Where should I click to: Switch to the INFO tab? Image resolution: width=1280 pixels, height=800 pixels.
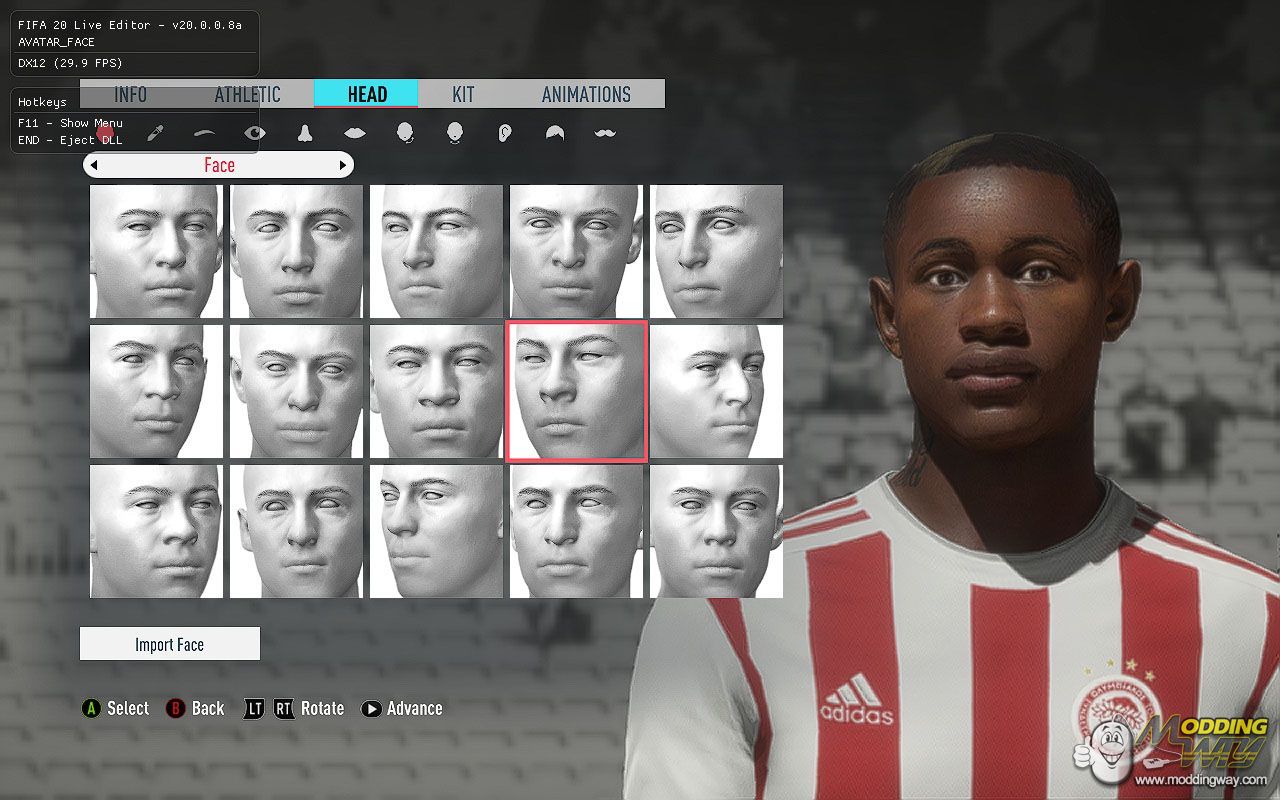coord(130,94)
